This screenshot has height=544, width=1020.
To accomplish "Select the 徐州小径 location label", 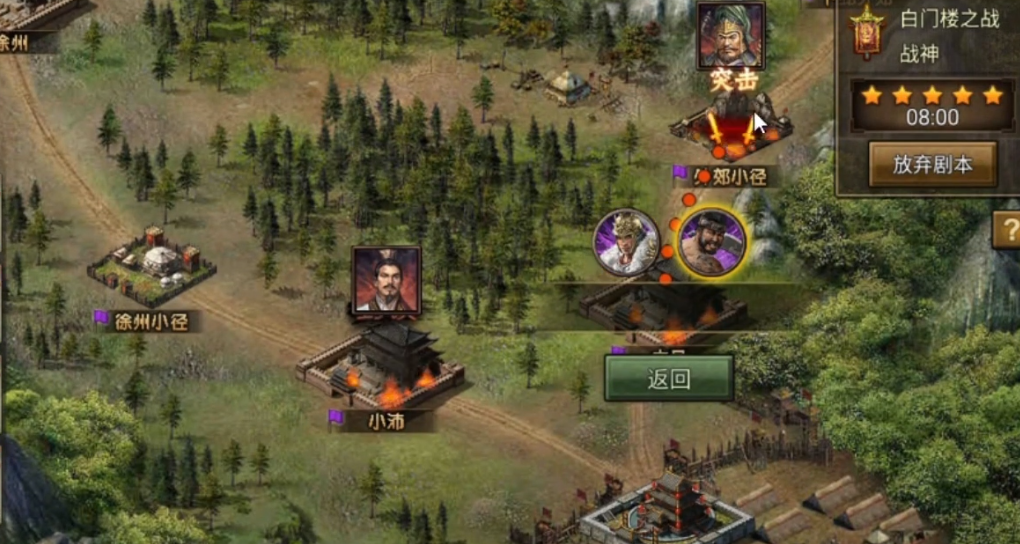I will coord(150,321).
